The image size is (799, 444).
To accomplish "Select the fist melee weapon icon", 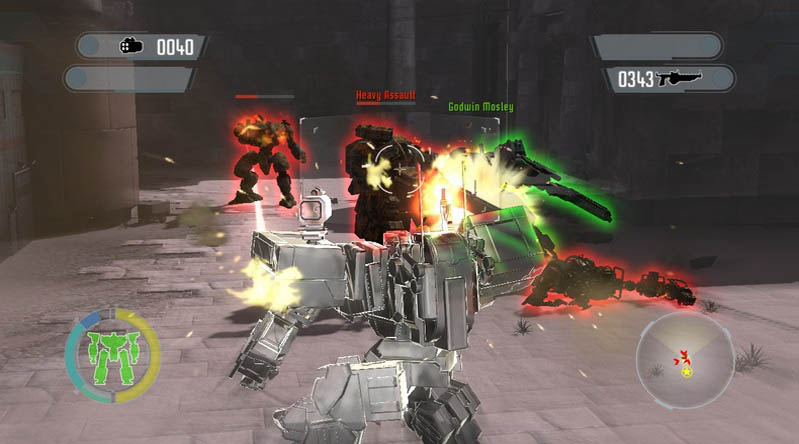I will click(x=131, y=46).
